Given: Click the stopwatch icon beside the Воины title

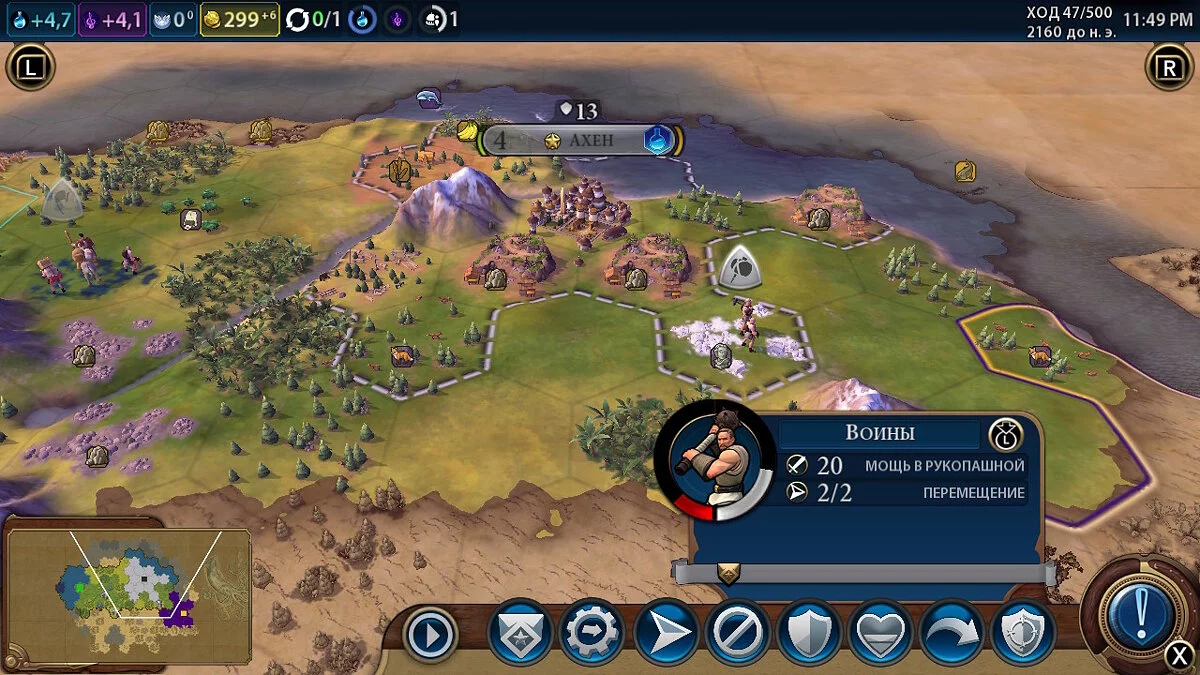Looking at the screenshot, I should (1005, 434).
